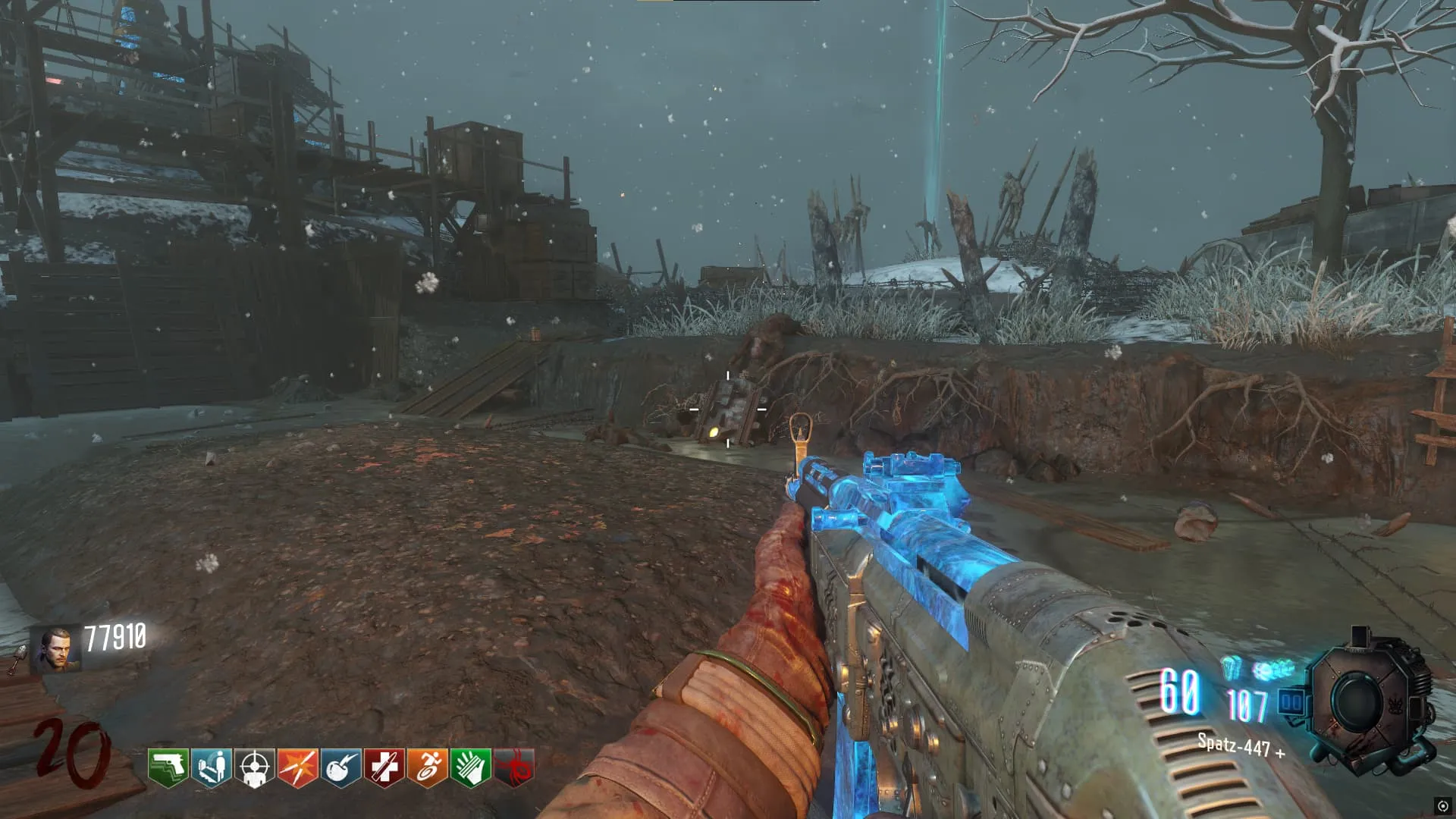Image resolution: width=1456 pixels, height=819 pixels.
Task: Select the Juggernog red cross perk
Action: click(x=384, y=767)
